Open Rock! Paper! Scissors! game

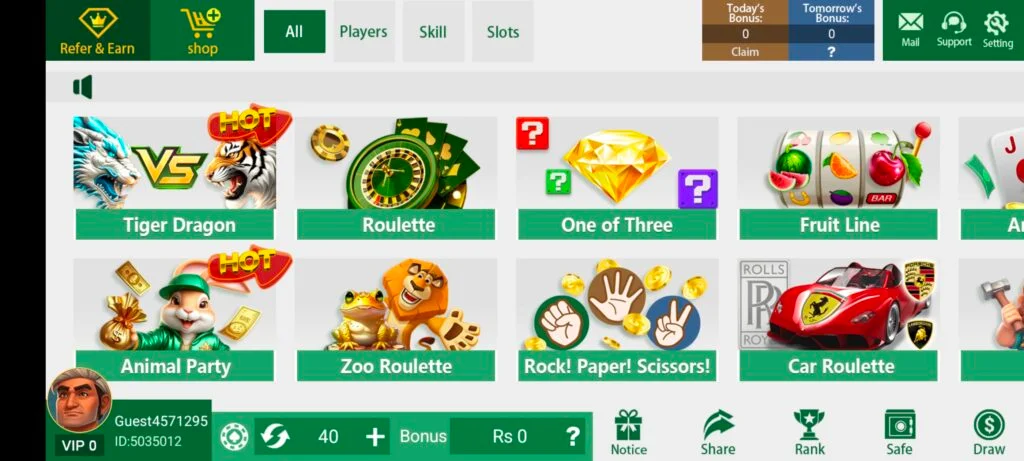pyautogui.click(x=617, y=320)
